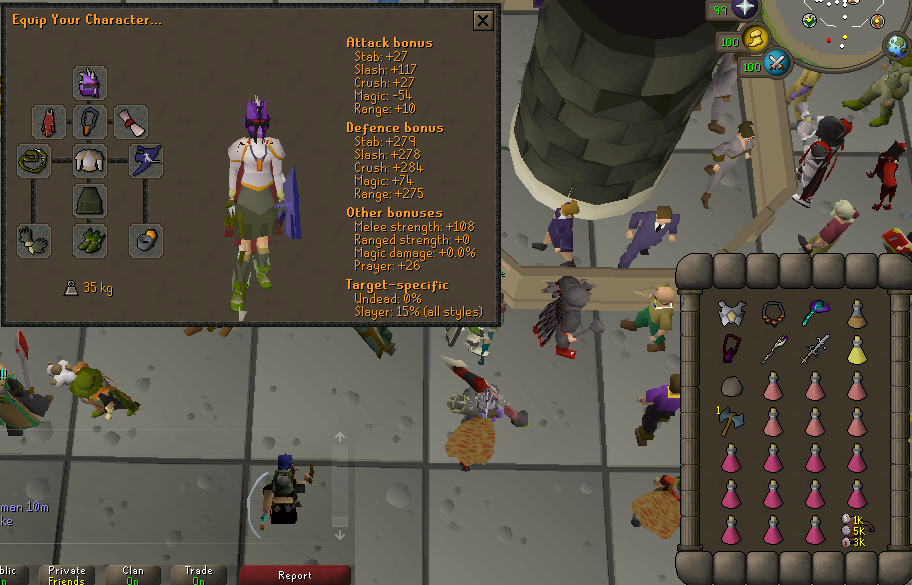Select the green plateskirt leg slot
The image size is (912, 585).
click(x=90, y=200)
